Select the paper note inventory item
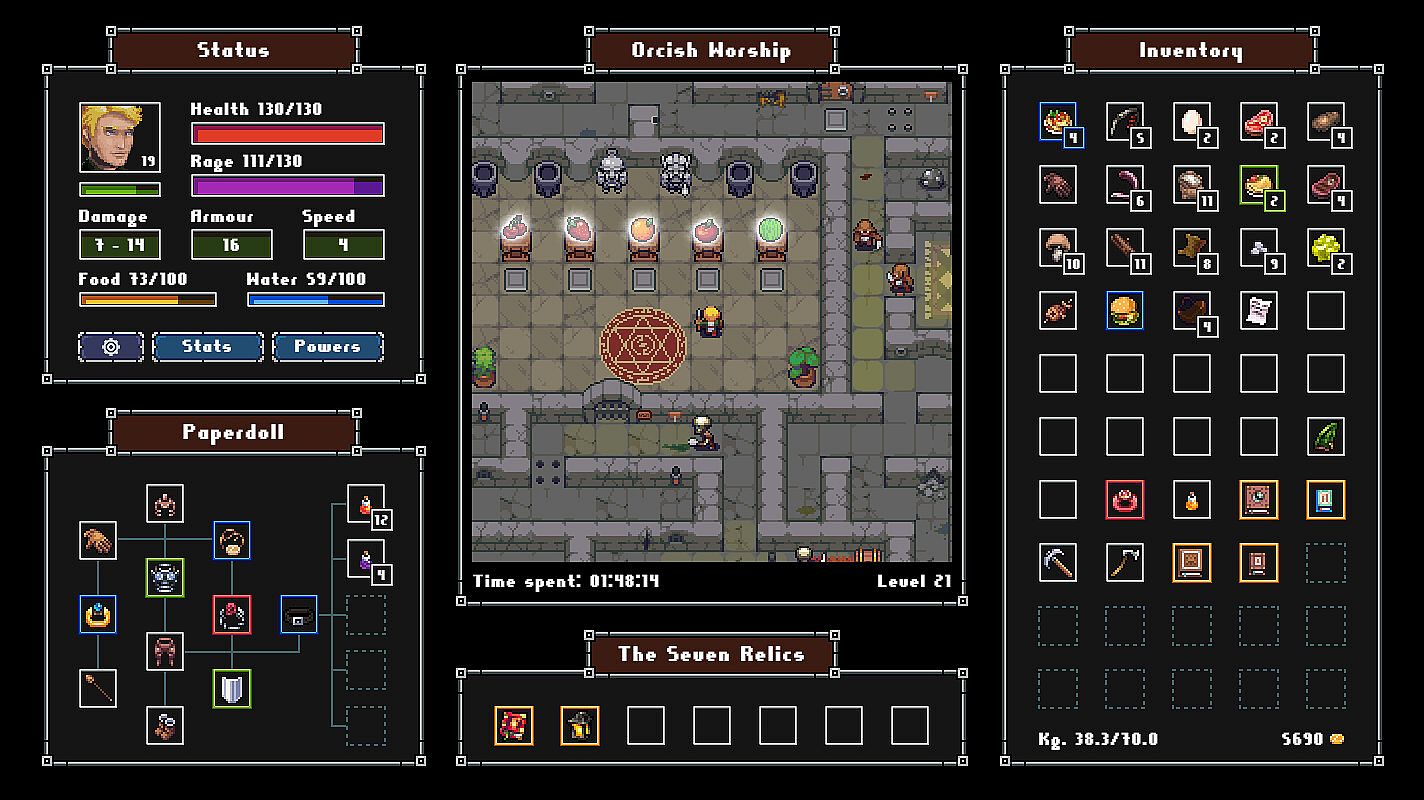 [x=1258, y=311]
